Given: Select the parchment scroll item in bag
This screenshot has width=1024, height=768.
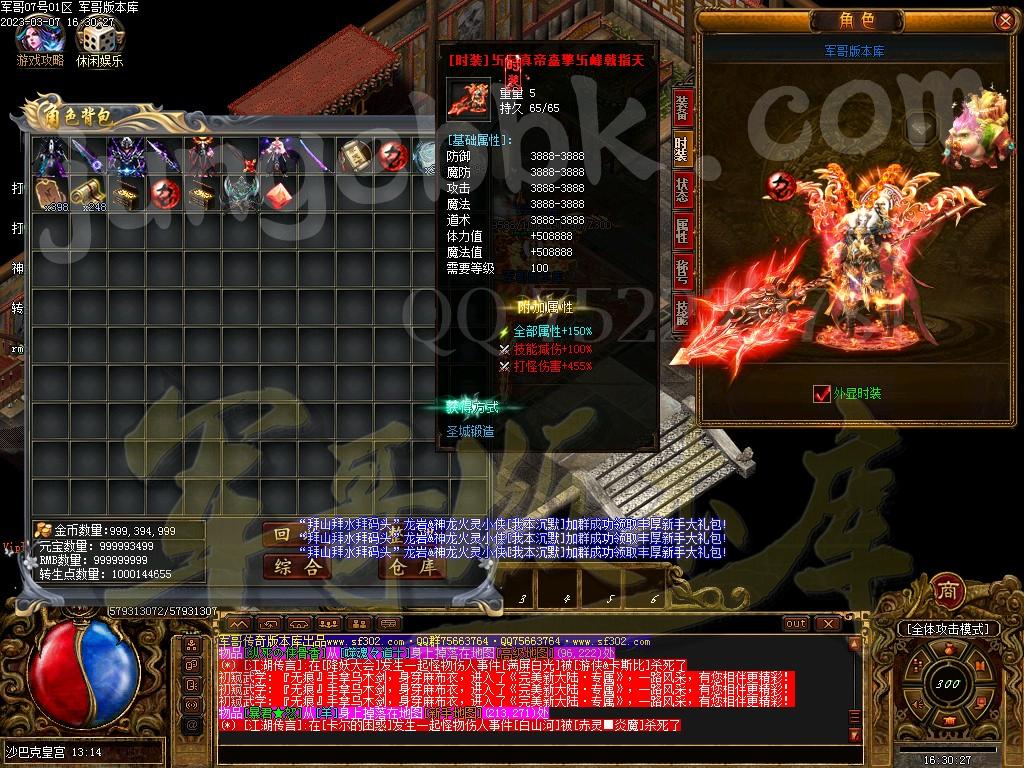Looking at the screenshot, I should pos(356,156).
